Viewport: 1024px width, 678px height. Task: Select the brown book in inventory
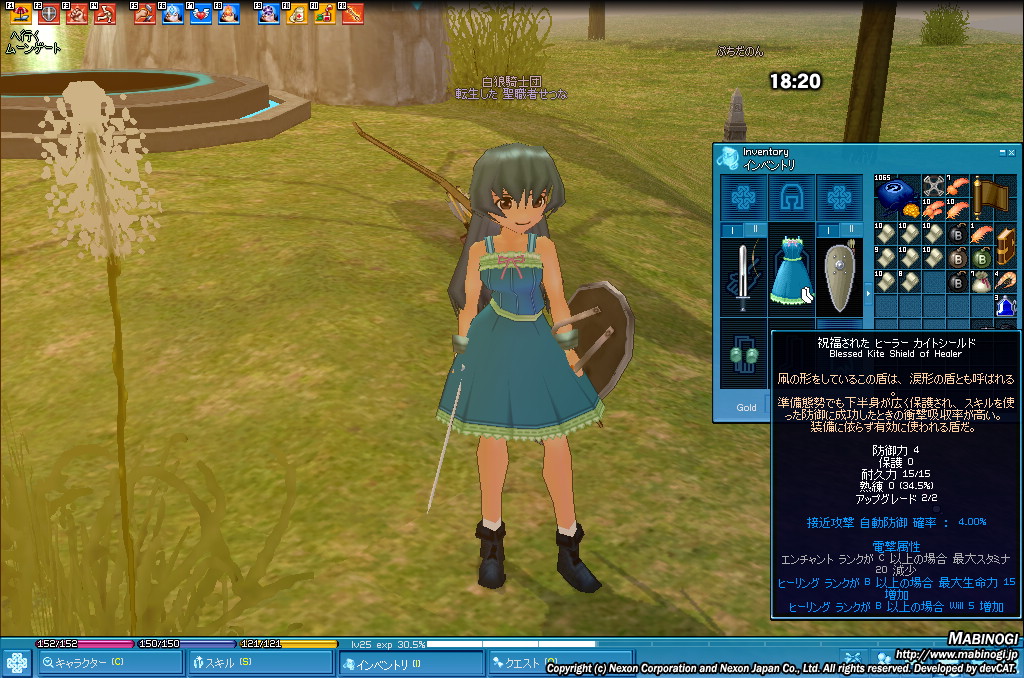[1006, 245]
